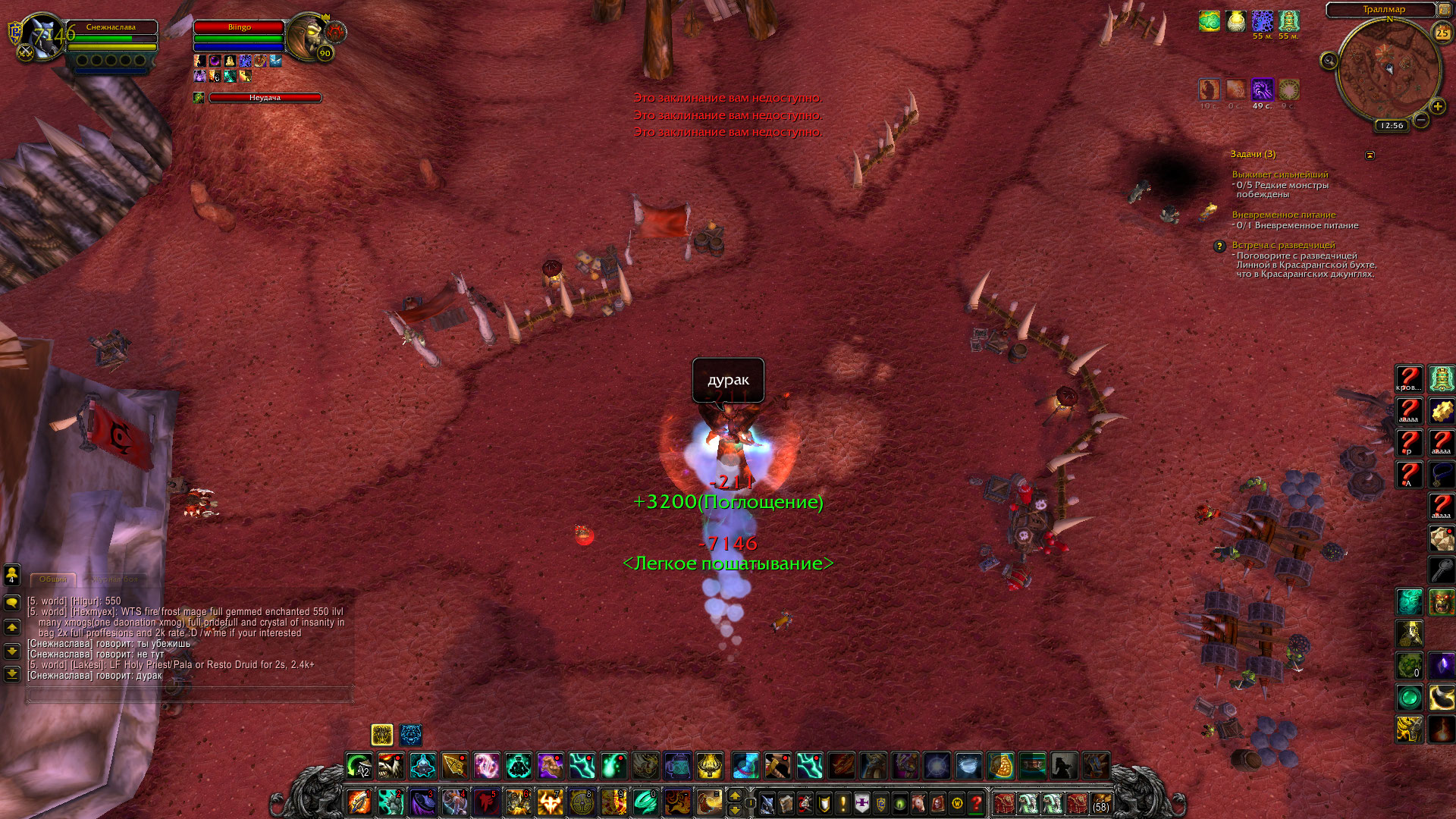Image resolution: width=1456 pixels, height=819 pixels.
Task: Zoom in the minimap with plus button
Action: pos(1438,107)
